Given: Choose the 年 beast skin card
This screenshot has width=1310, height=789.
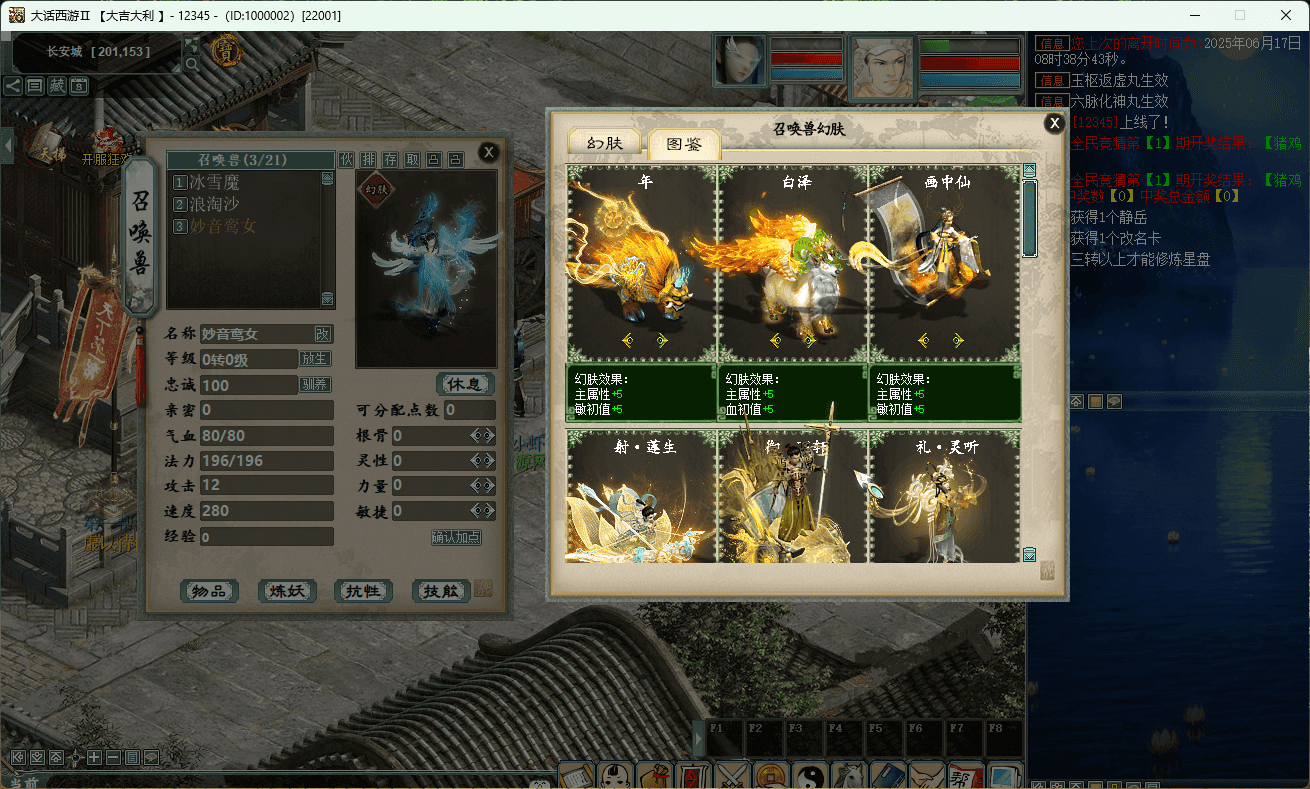Looking at the screenshot, I should (642, 265).
